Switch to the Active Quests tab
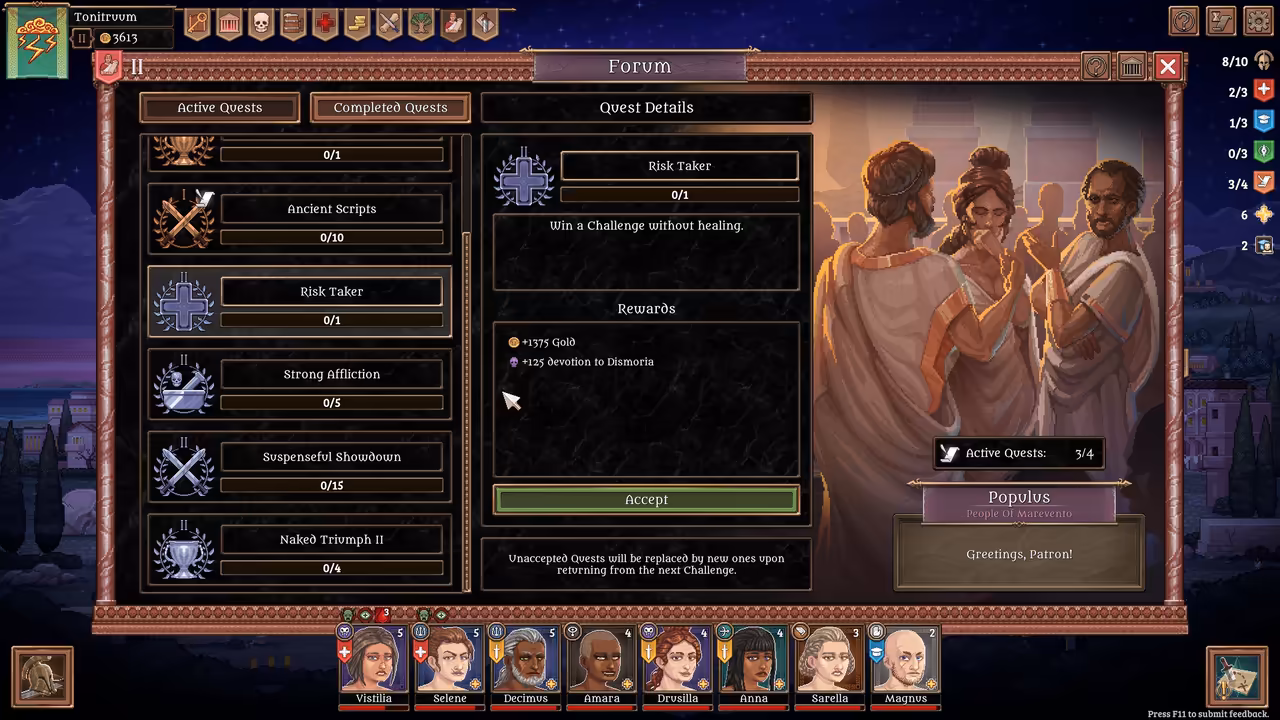 (220, 108)
